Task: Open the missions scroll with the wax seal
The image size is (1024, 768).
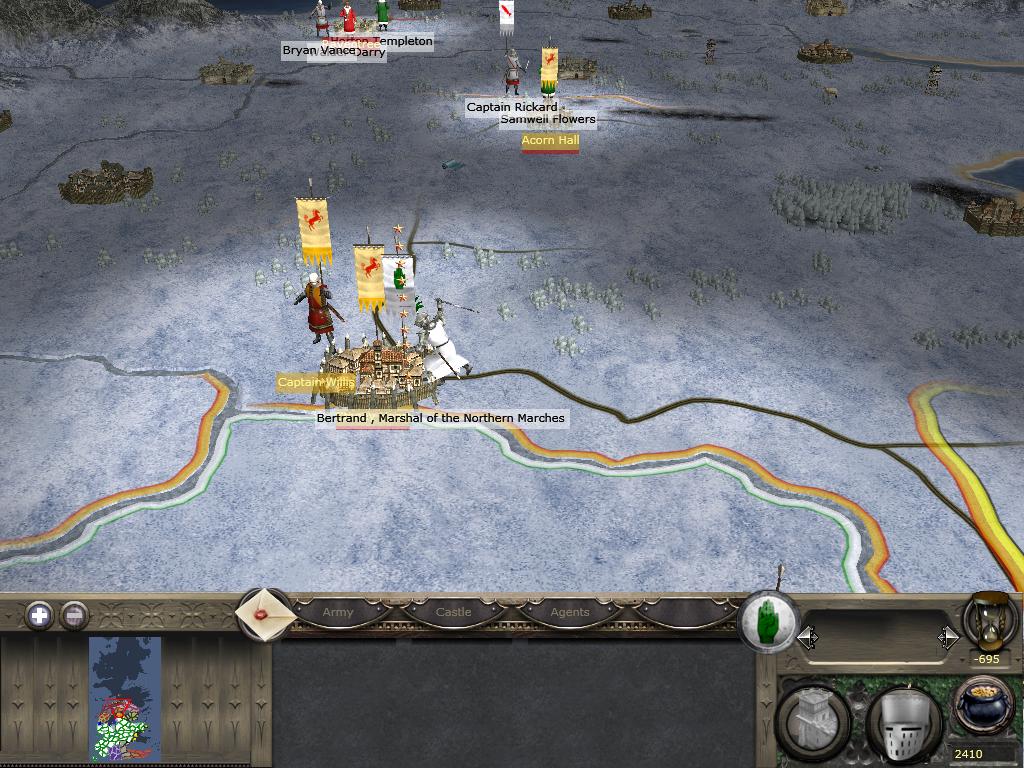Action: [265, 614]
